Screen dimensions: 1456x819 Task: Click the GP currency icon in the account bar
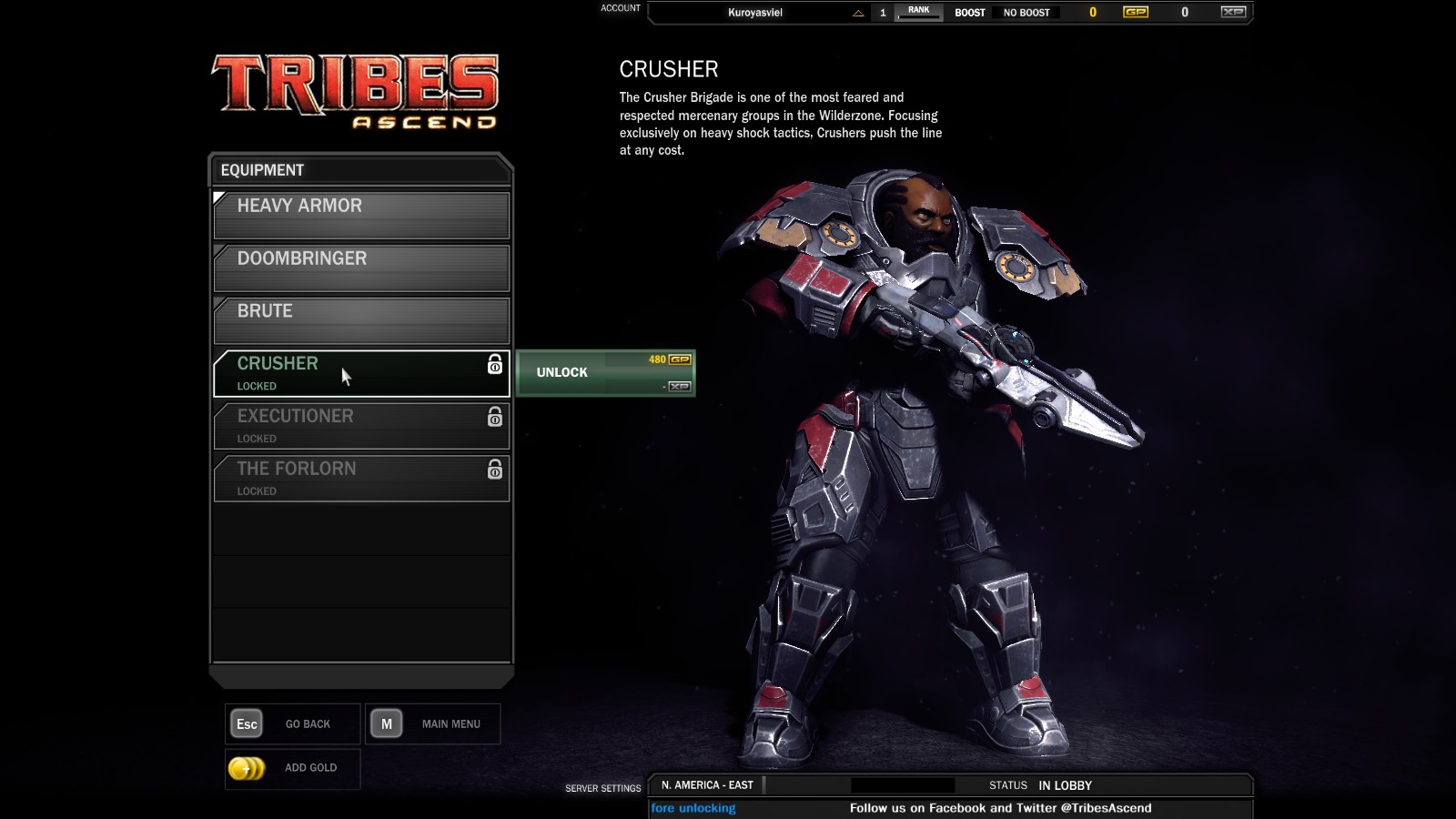coord(1135,13)
